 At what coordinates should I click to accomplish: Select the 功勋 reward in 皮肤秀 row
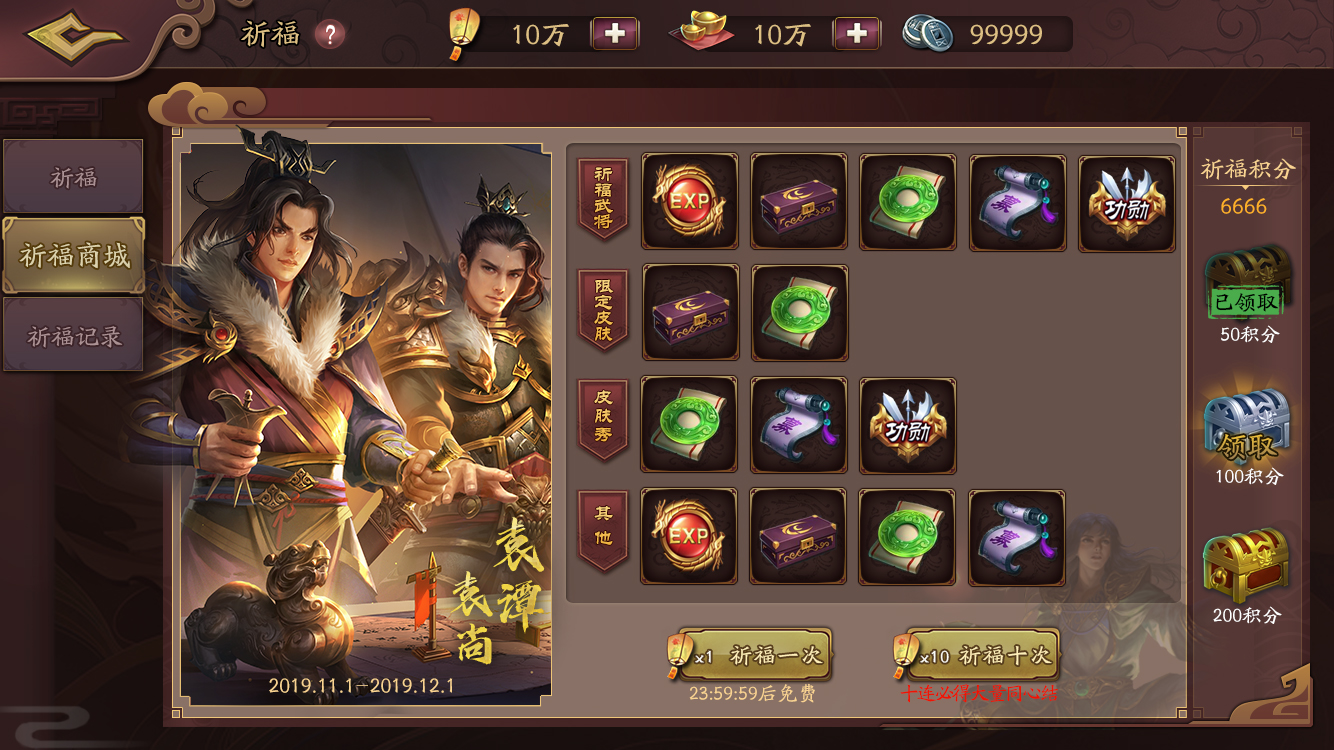tap(907, 425)
